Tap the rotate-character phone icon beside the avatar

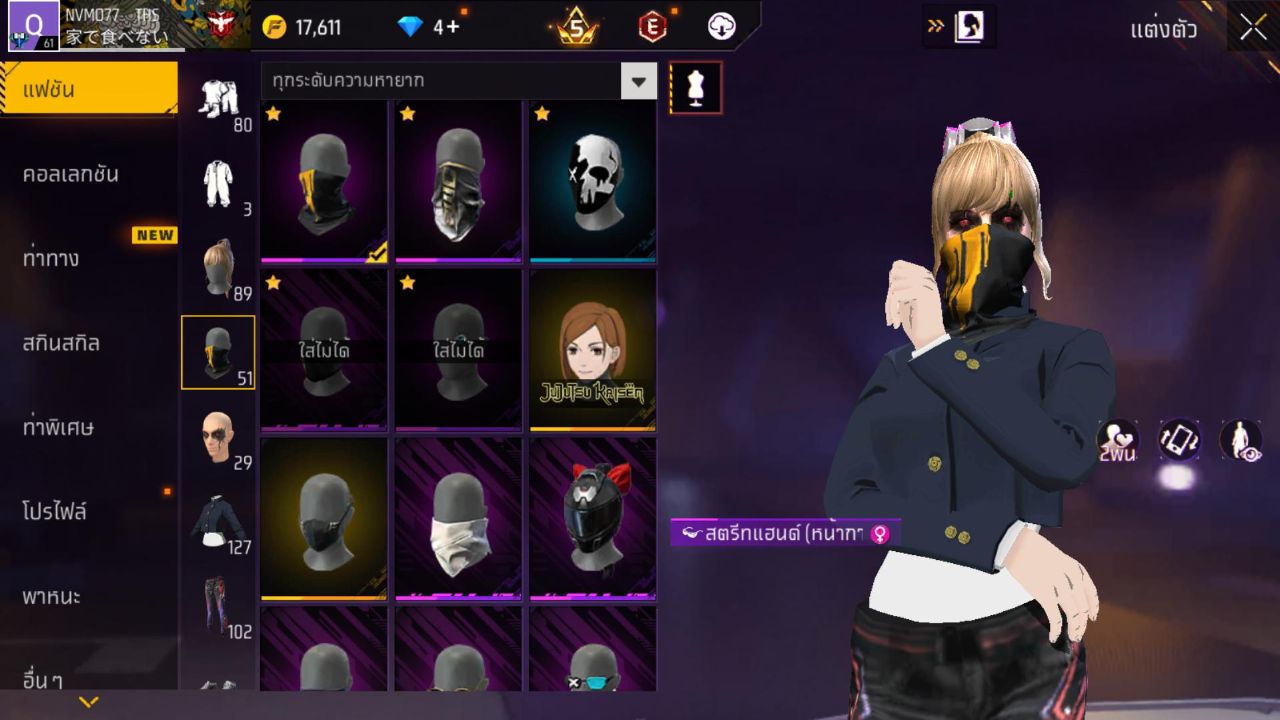(x=1180, y=440)
